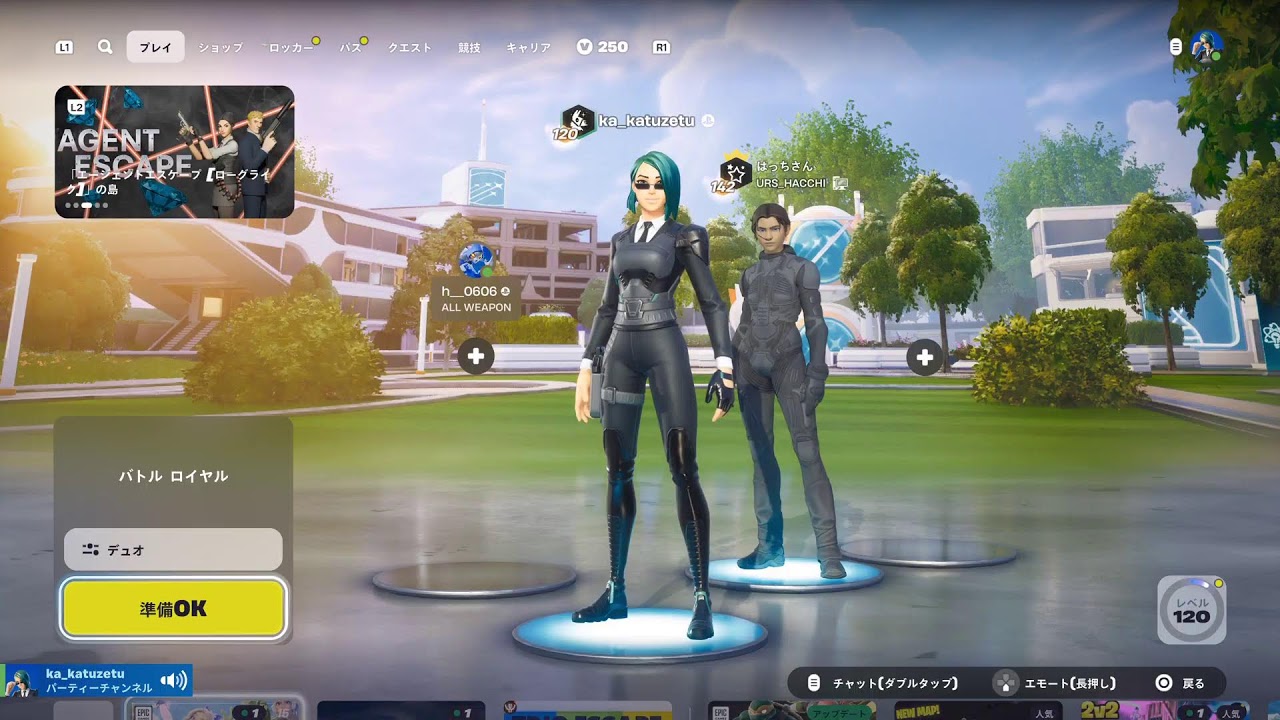1280x720 pixels.
Task: Open h__0606 friend card
Action: pyautogui.click(x=476, y=298)
